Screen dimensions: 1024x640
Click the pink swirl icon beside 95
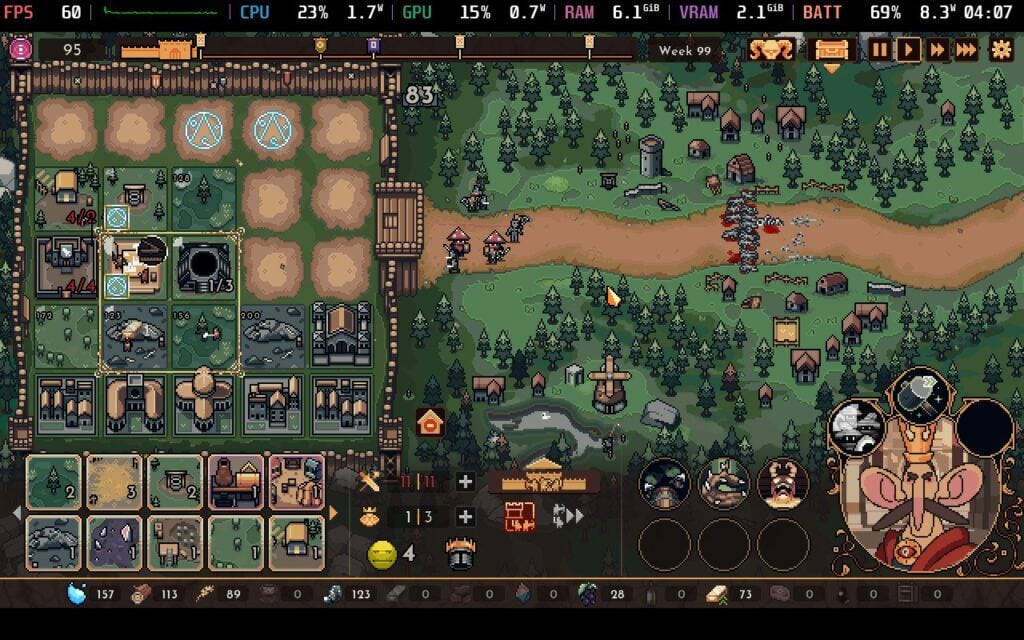pos(20,49)
